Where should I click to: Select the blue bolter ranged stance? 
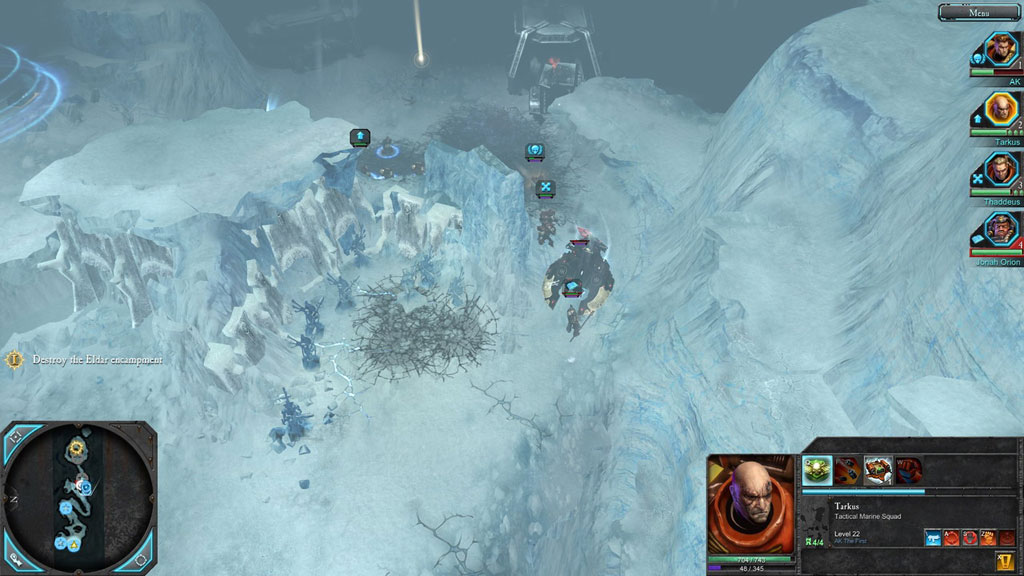coord(932,538)
